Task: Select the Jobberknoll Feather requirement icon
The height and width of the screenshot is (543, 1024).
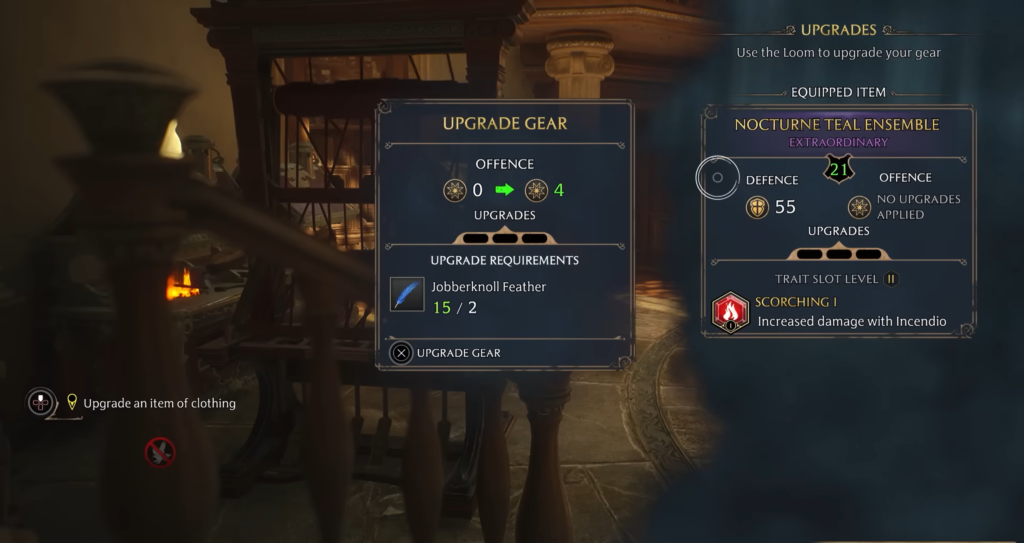Action: [x=407, y=295]
